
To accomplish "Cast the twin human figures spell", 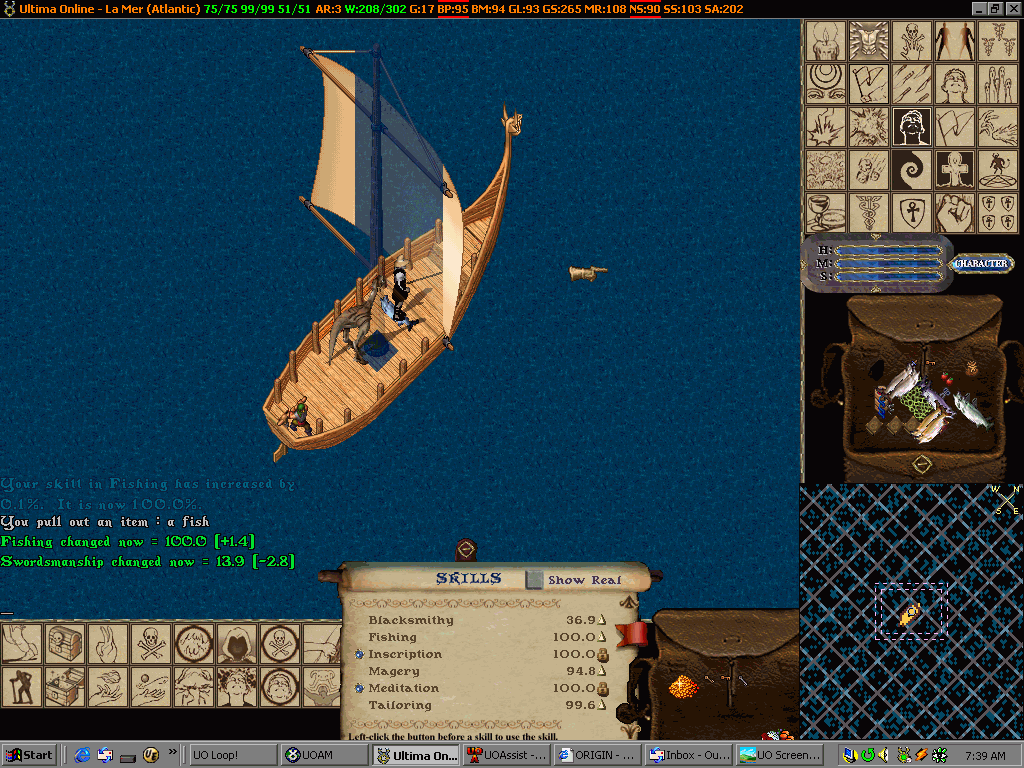I will [x=955, y=41].
